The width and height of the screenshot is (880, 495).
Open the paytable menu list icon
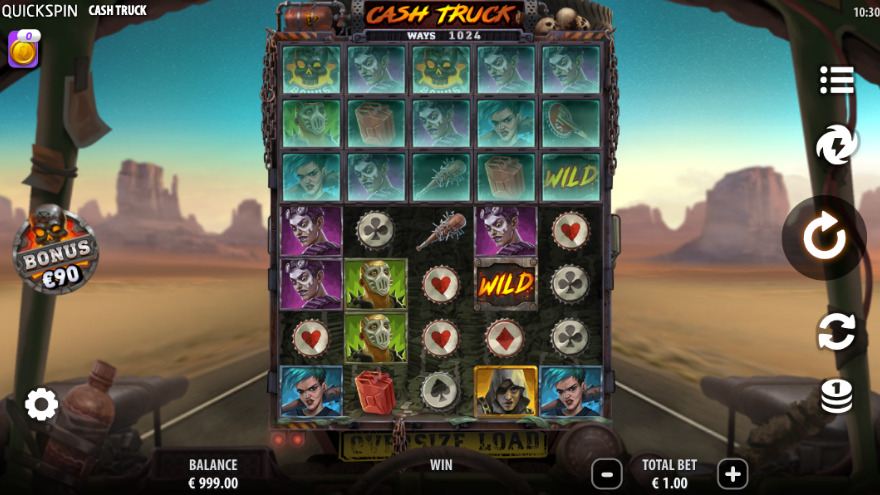pos(836,80)
